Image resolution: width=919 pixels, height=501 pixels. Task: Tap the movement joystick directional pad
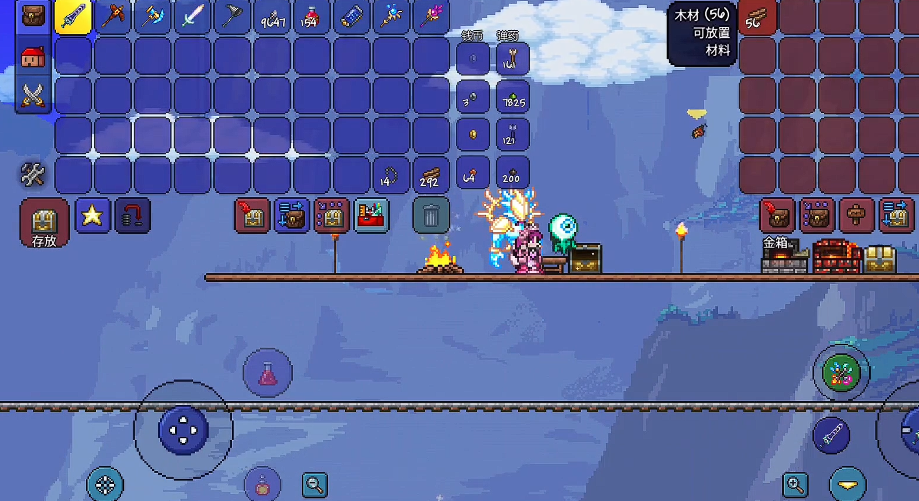click(x=183, y=430)
